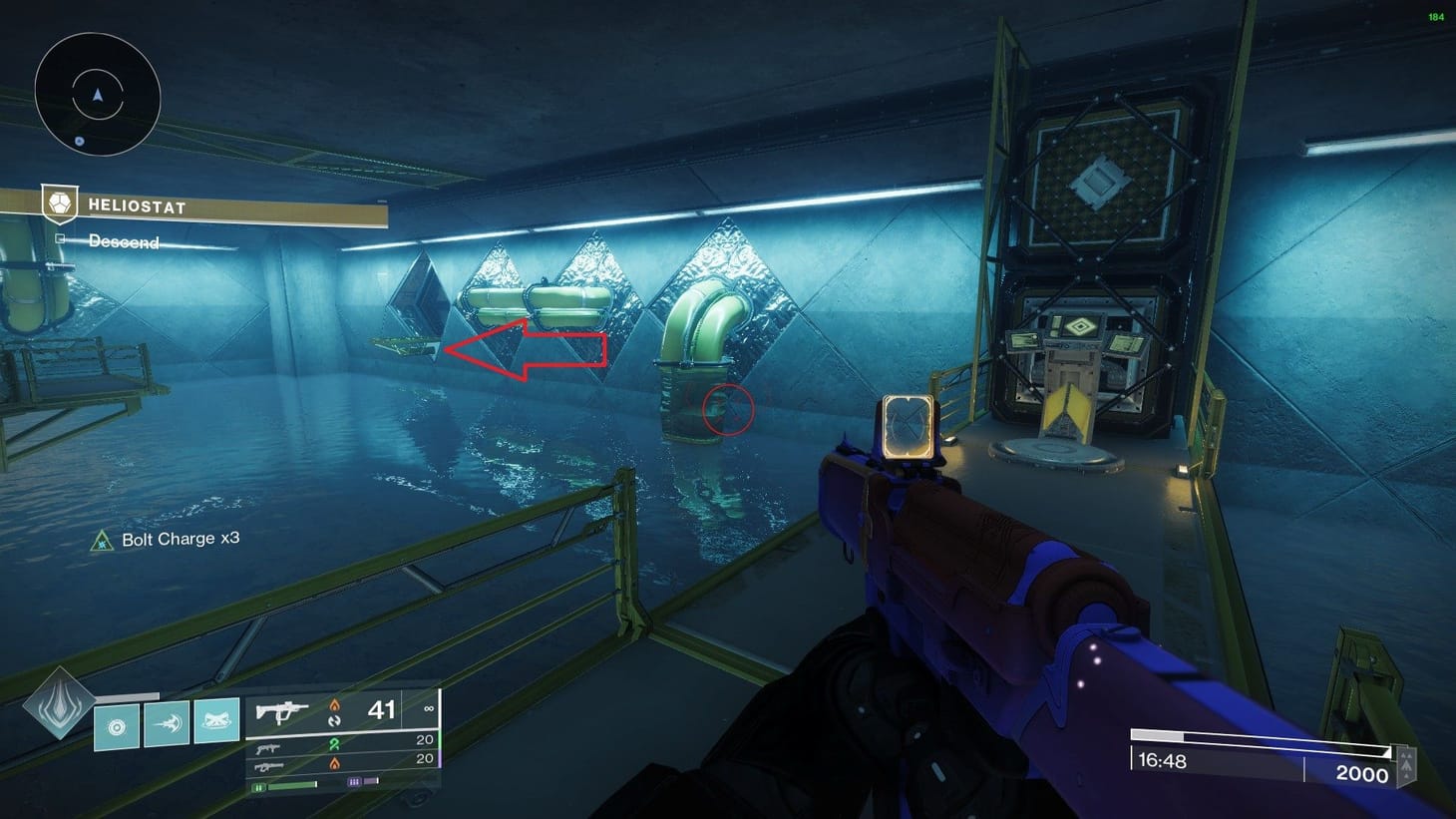
Task: Select the scout rifle weapon icon
Action: [267, 766]
